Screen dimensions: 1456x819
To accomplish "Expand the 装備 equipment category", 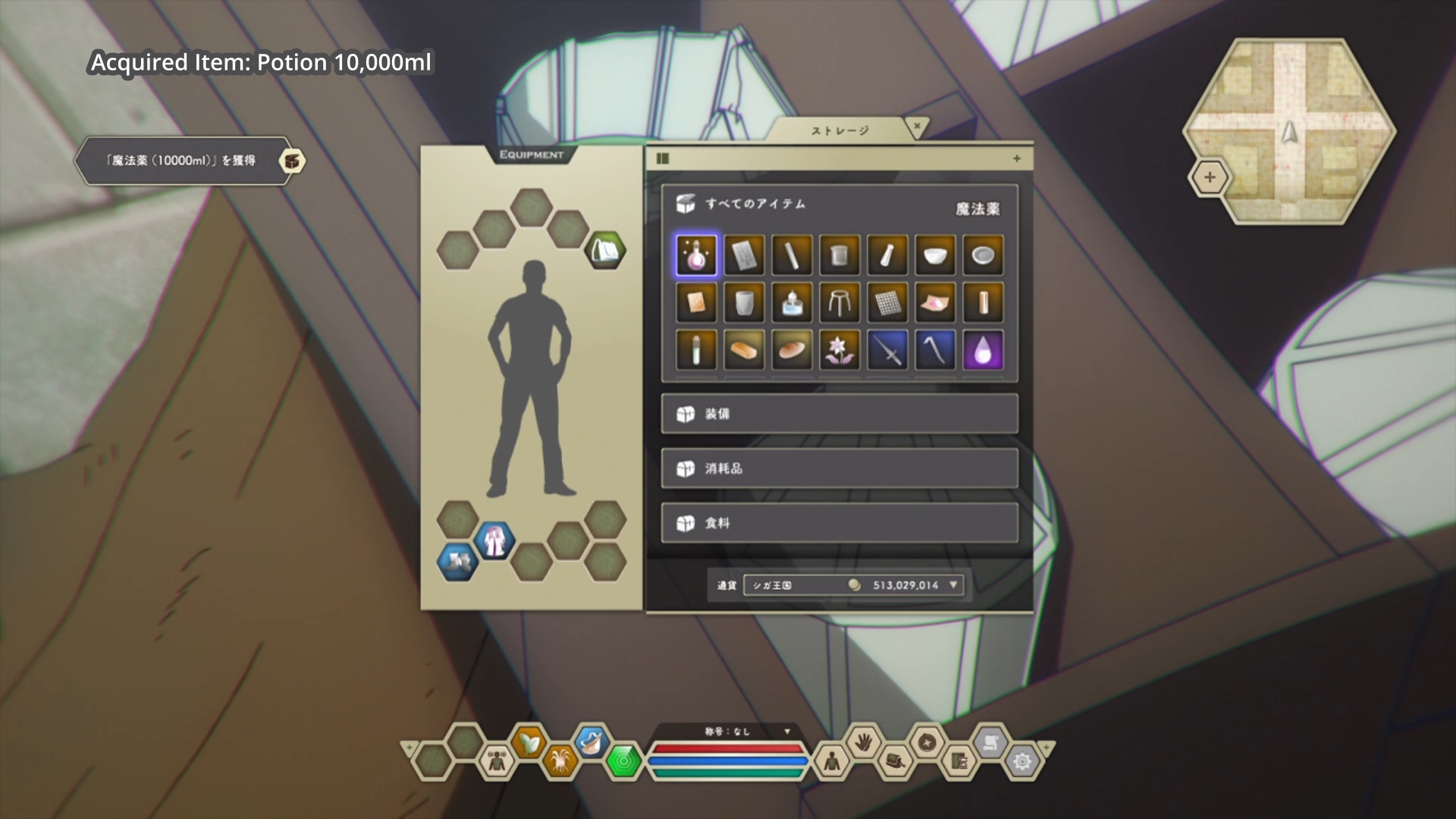I will 839,413.
